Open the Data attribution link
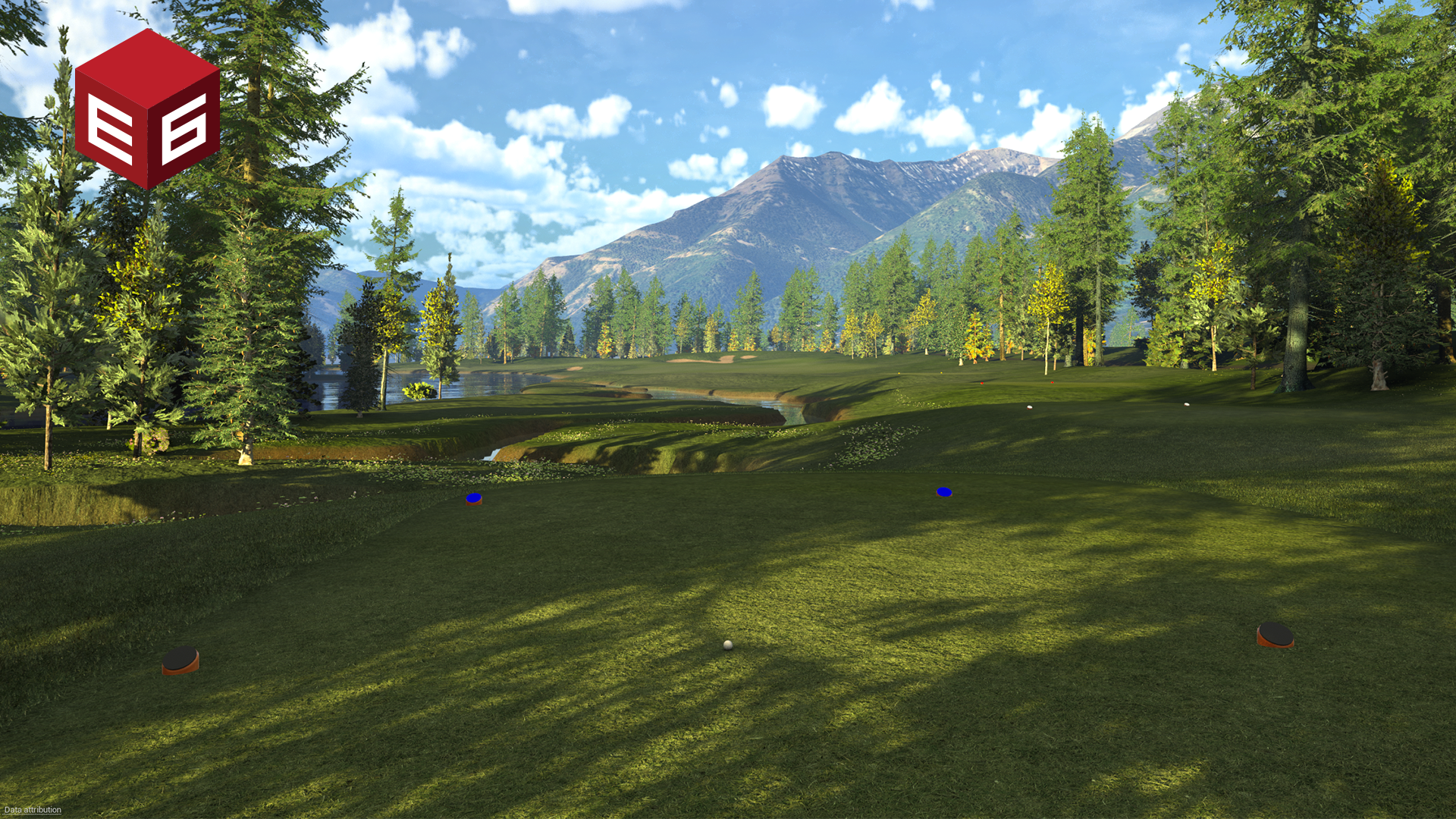Screen dimensions: 1456x819 coord(33,810)
